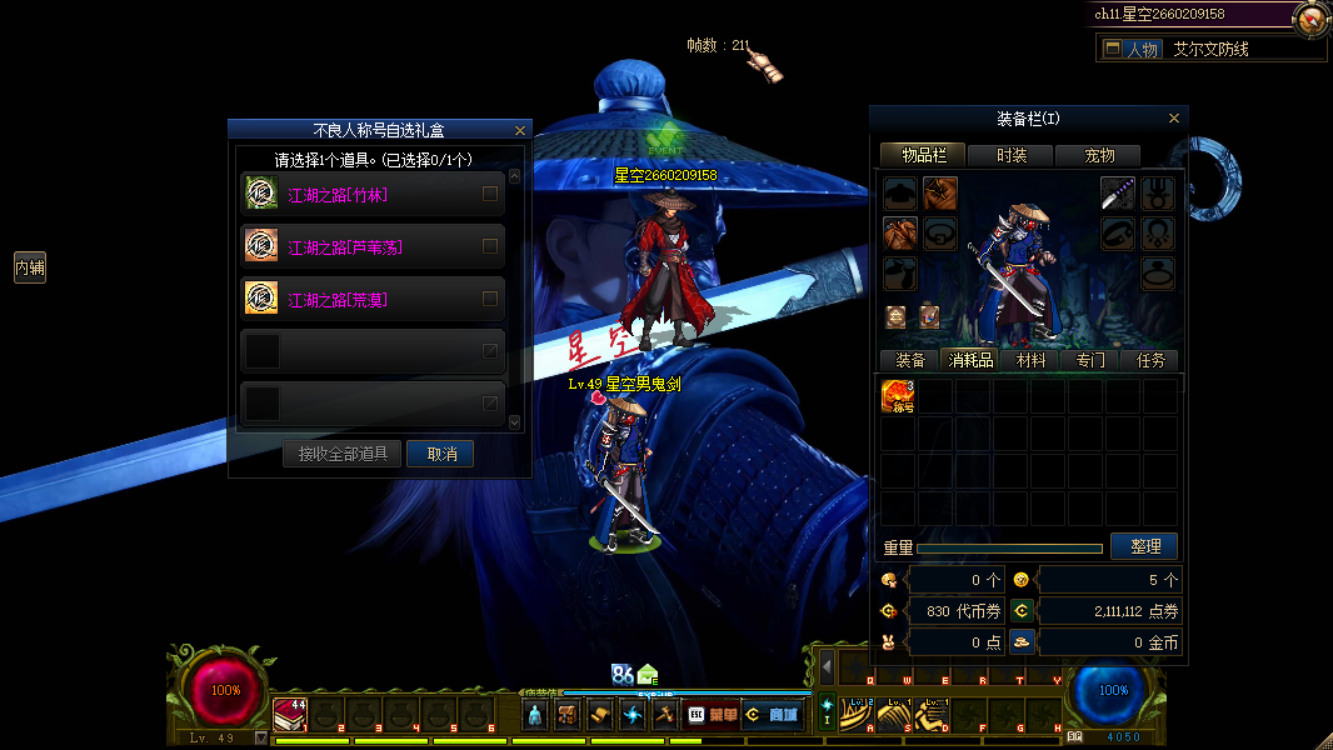
Task: Close the 不良人称号自选礼盒 window
Action: point(520,131)
